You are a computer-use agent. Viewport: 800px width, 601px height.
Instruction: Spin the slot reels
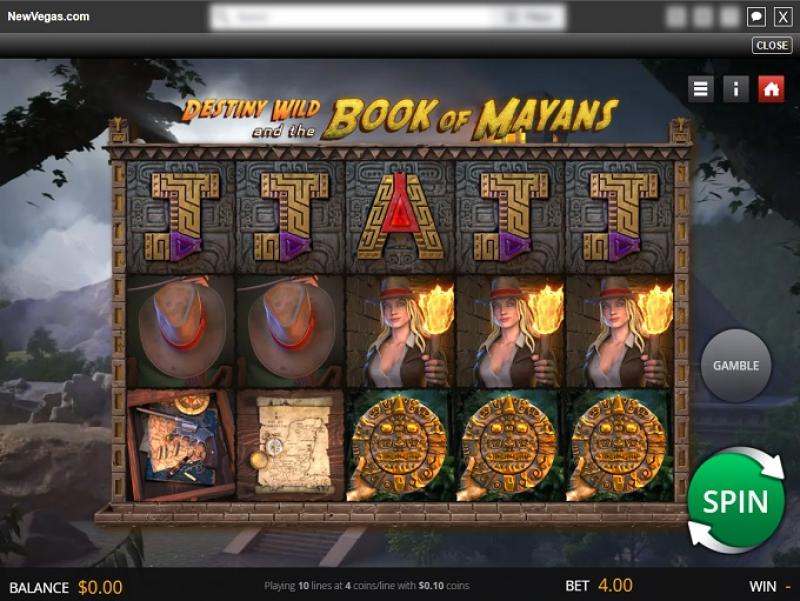735,500
